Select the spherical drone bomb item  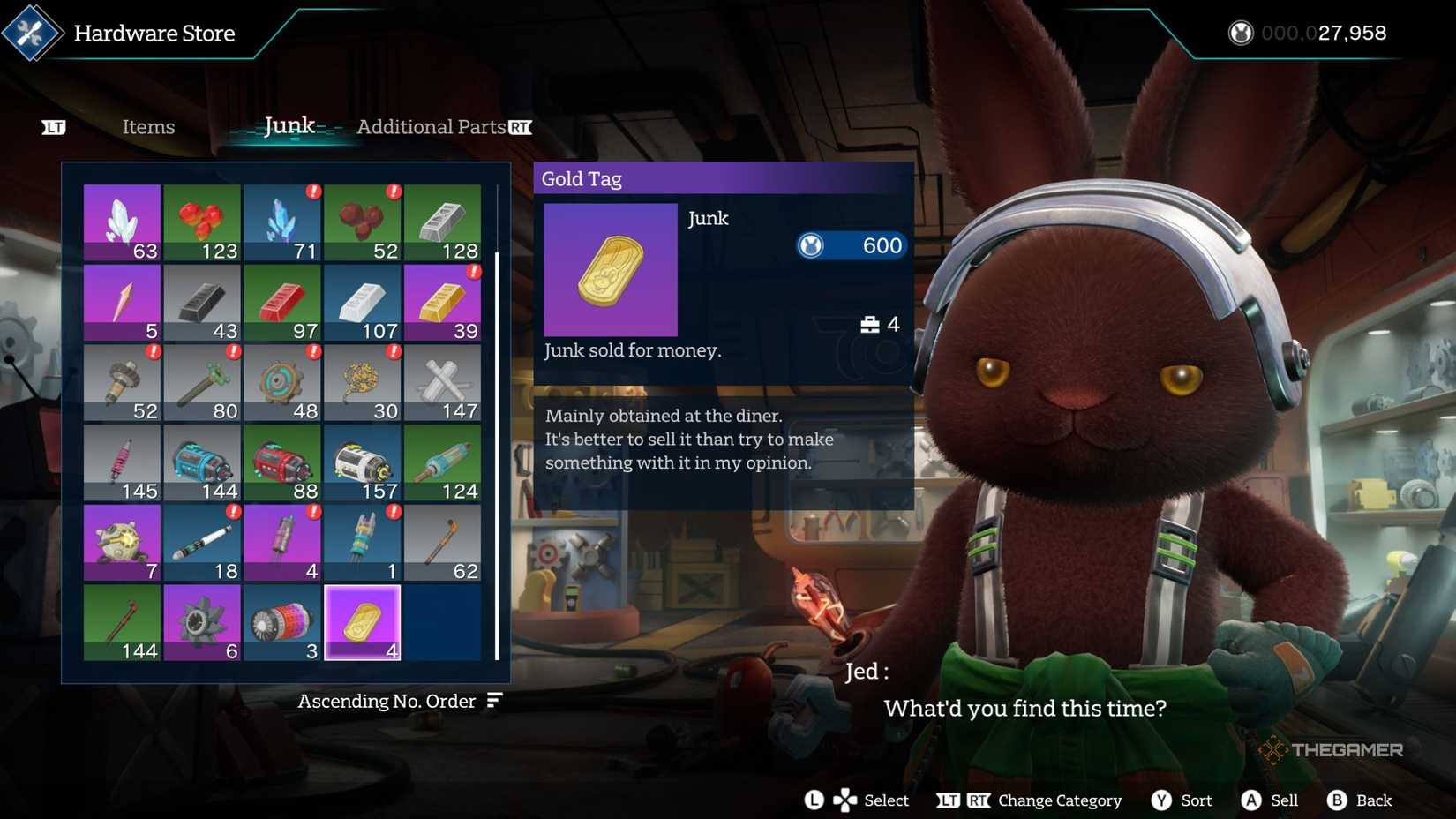pyautogui.click(x=122, y=540)
